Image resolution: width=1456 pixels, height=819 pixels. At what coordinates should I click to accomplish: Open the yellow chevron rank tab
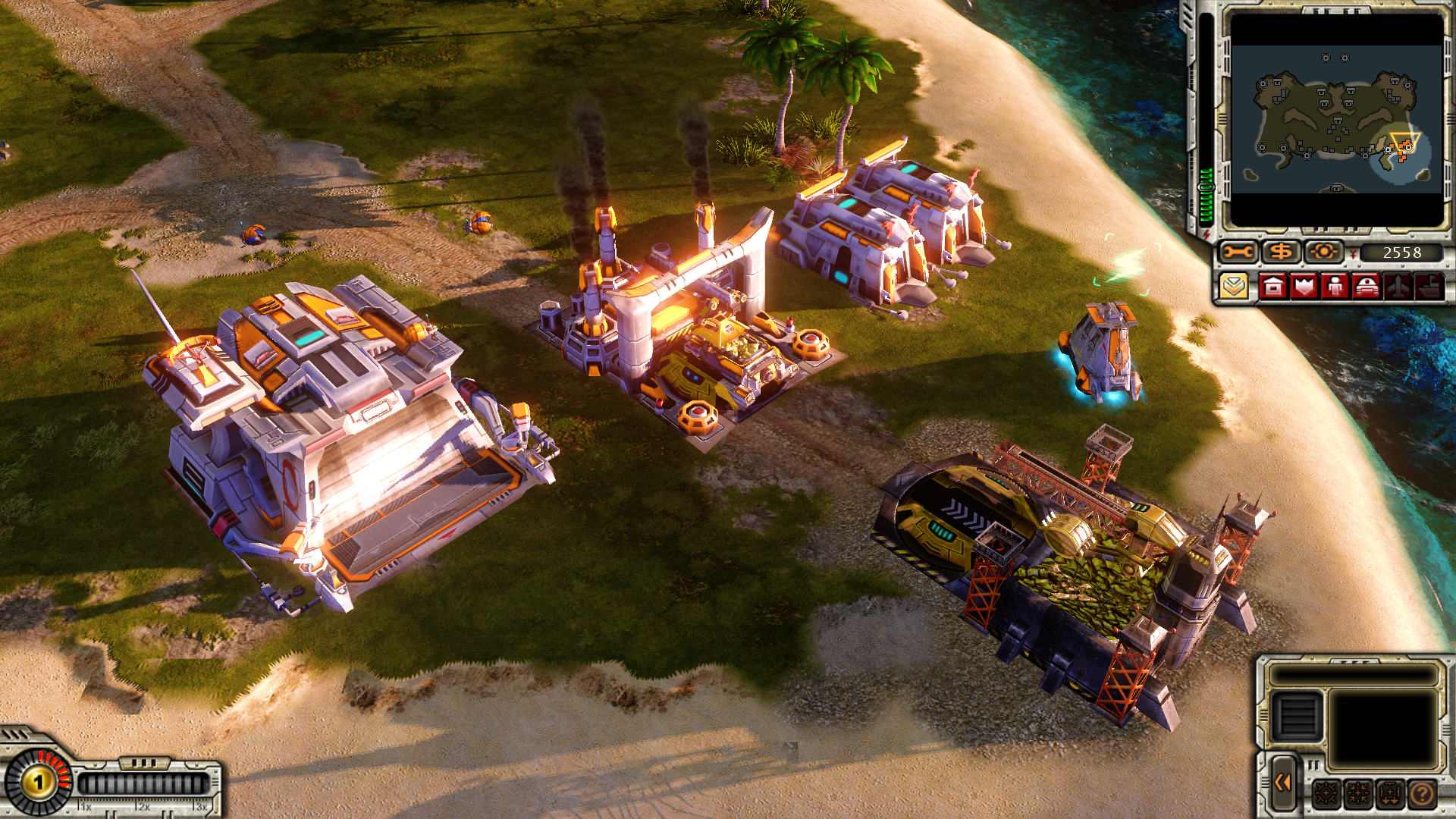pos(1235,287)
